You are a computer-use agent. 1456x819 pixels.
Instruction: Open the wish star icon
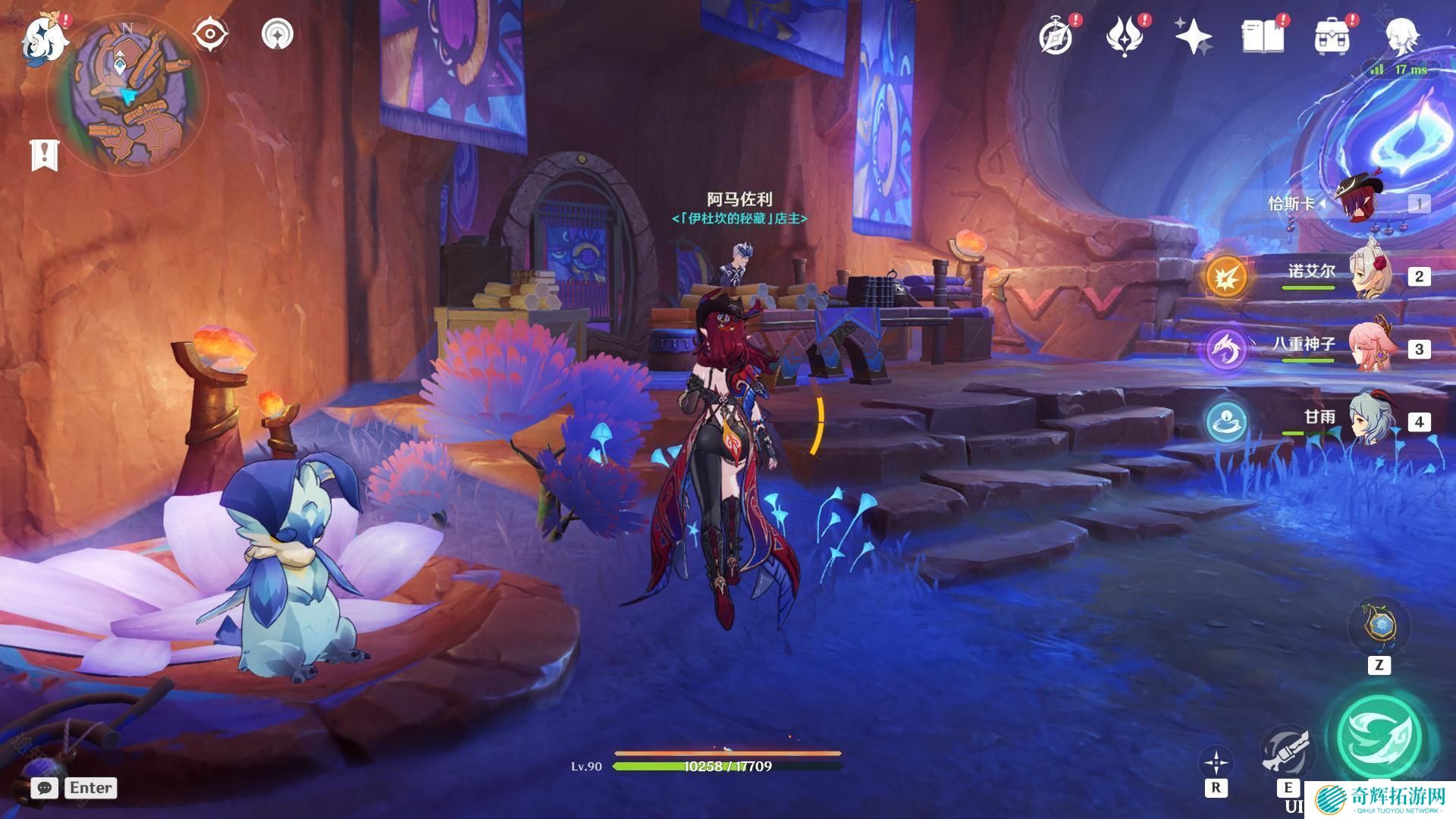point(1193,36)
